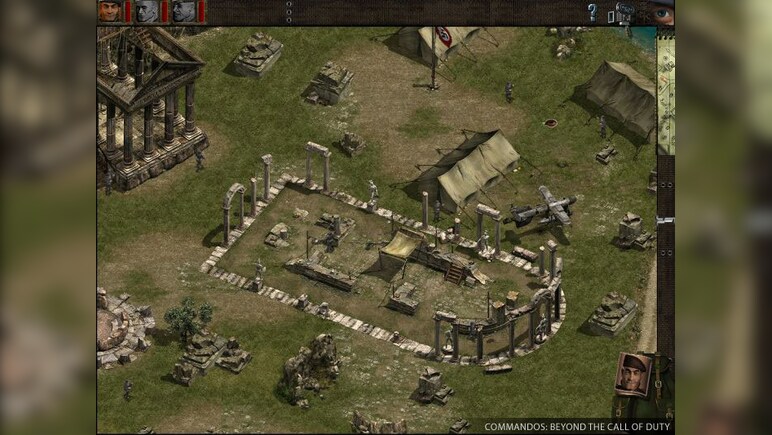This screenshot has width=772, height=435.
Task: Select the second commando portrait
Action: (x=146, y=11)
